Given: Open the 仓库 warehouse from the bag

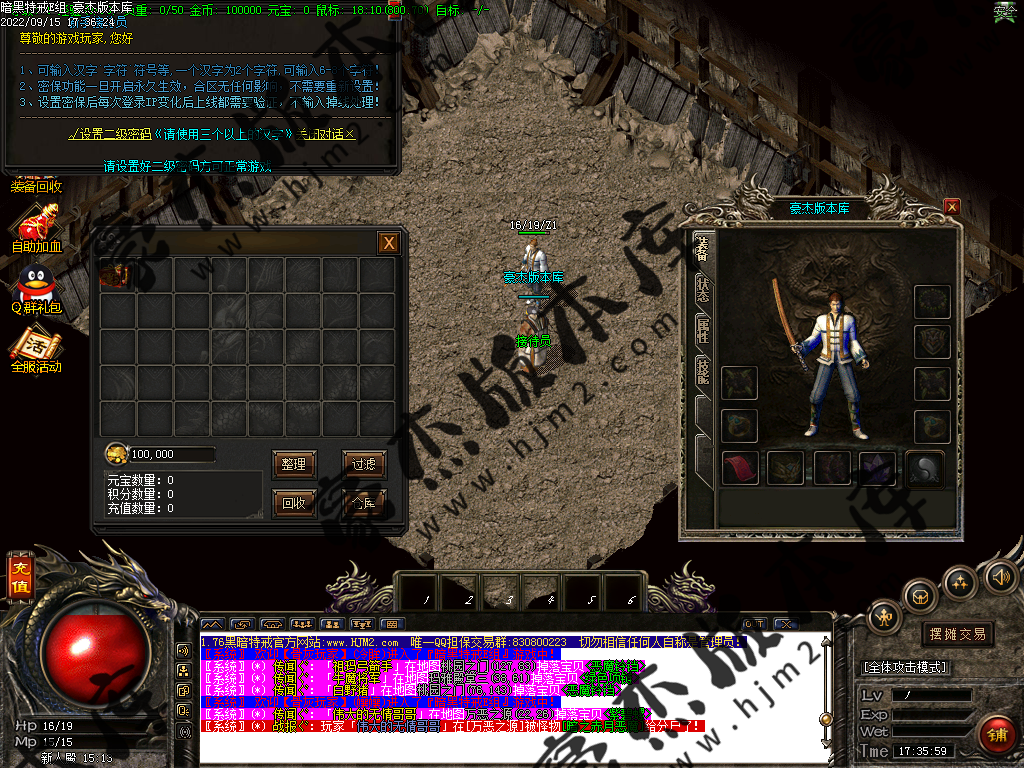Looking at the screenshot, I should click(363, 503).
